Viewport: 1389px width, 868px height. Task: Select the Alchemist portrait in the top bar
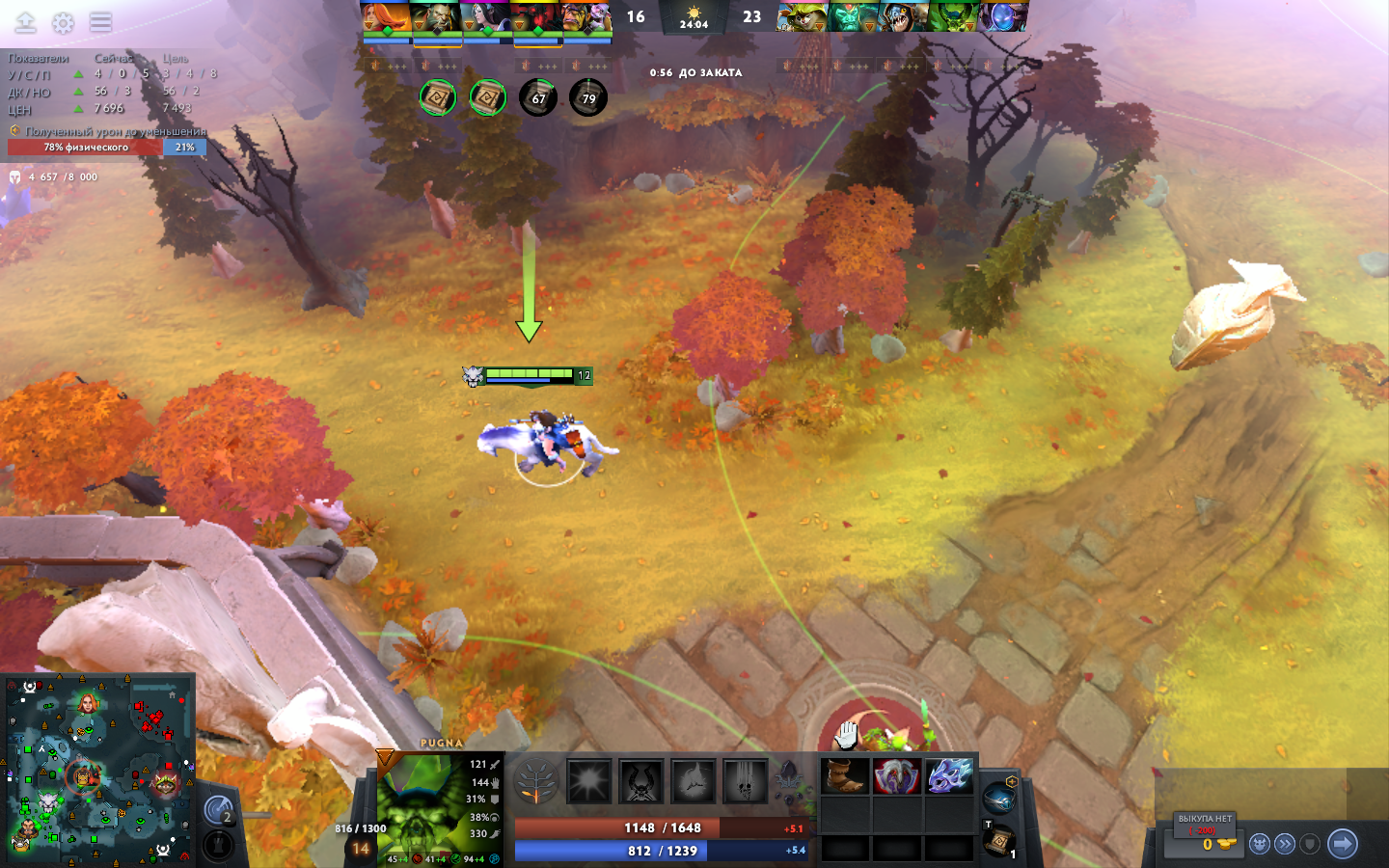[x=587, y=18]
